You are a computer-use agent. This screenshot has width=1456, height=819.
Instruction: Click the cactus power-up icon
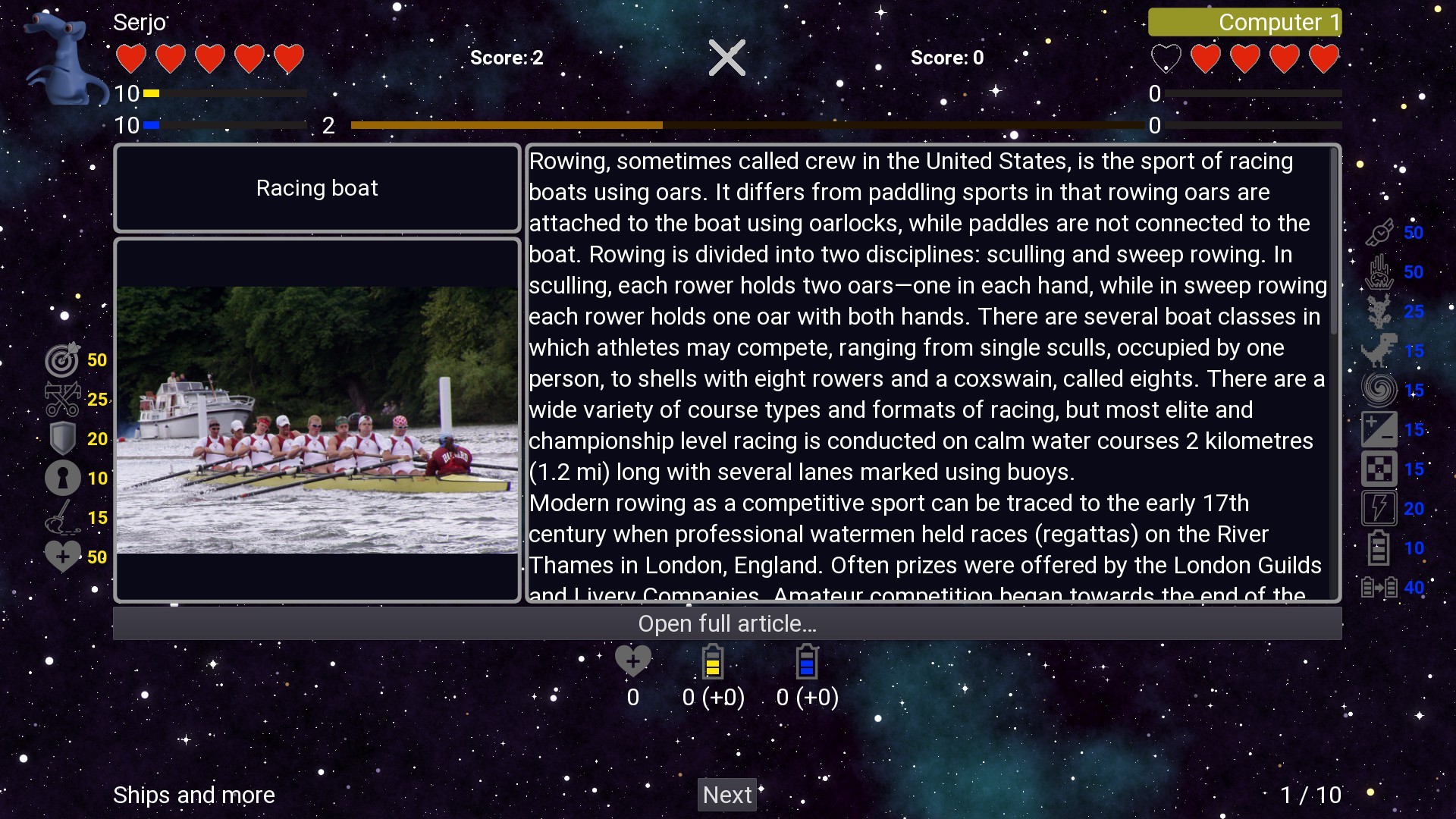pos(1380,311)
